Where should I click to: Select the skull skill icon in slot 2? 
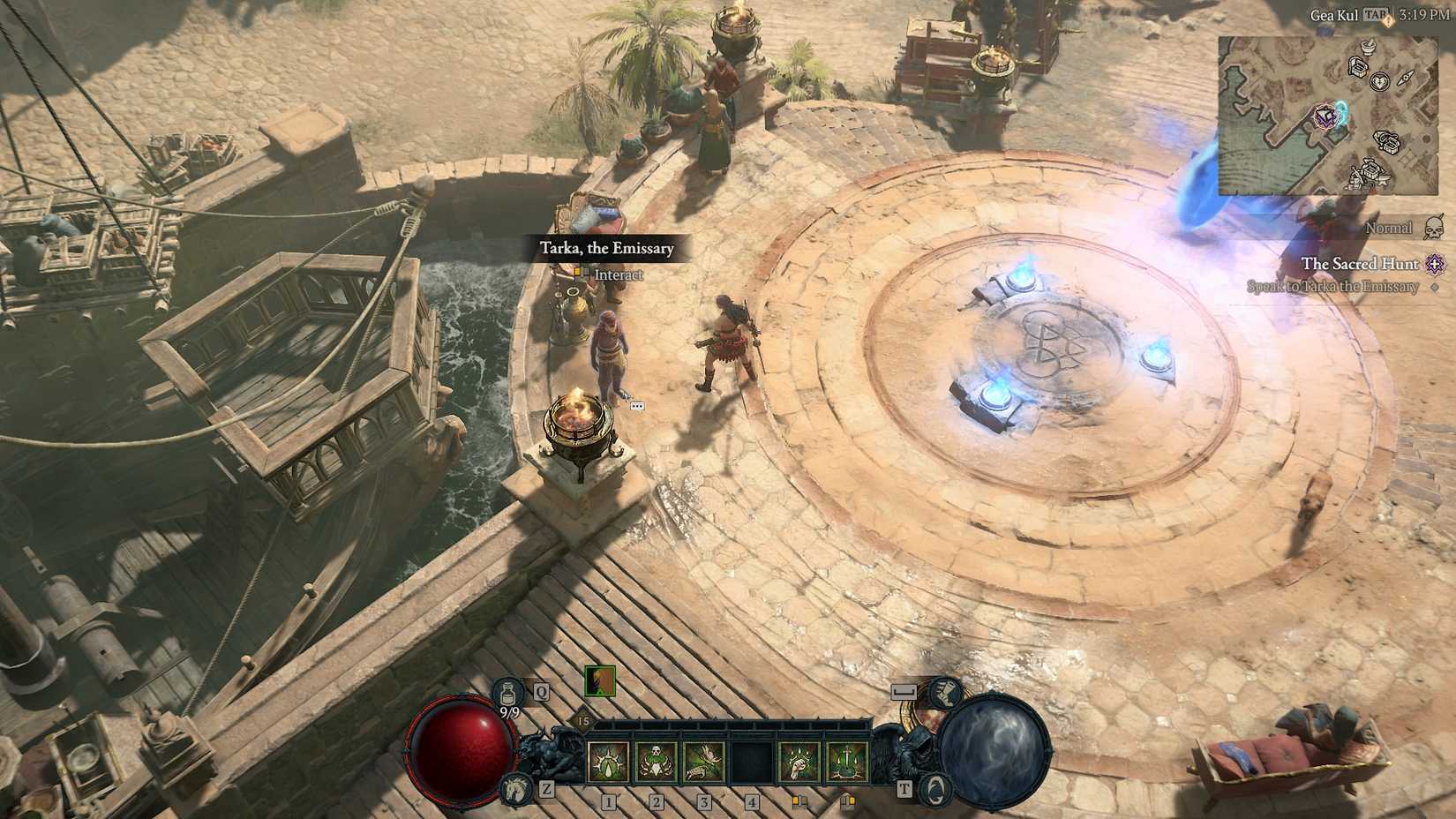pos(655,759)
